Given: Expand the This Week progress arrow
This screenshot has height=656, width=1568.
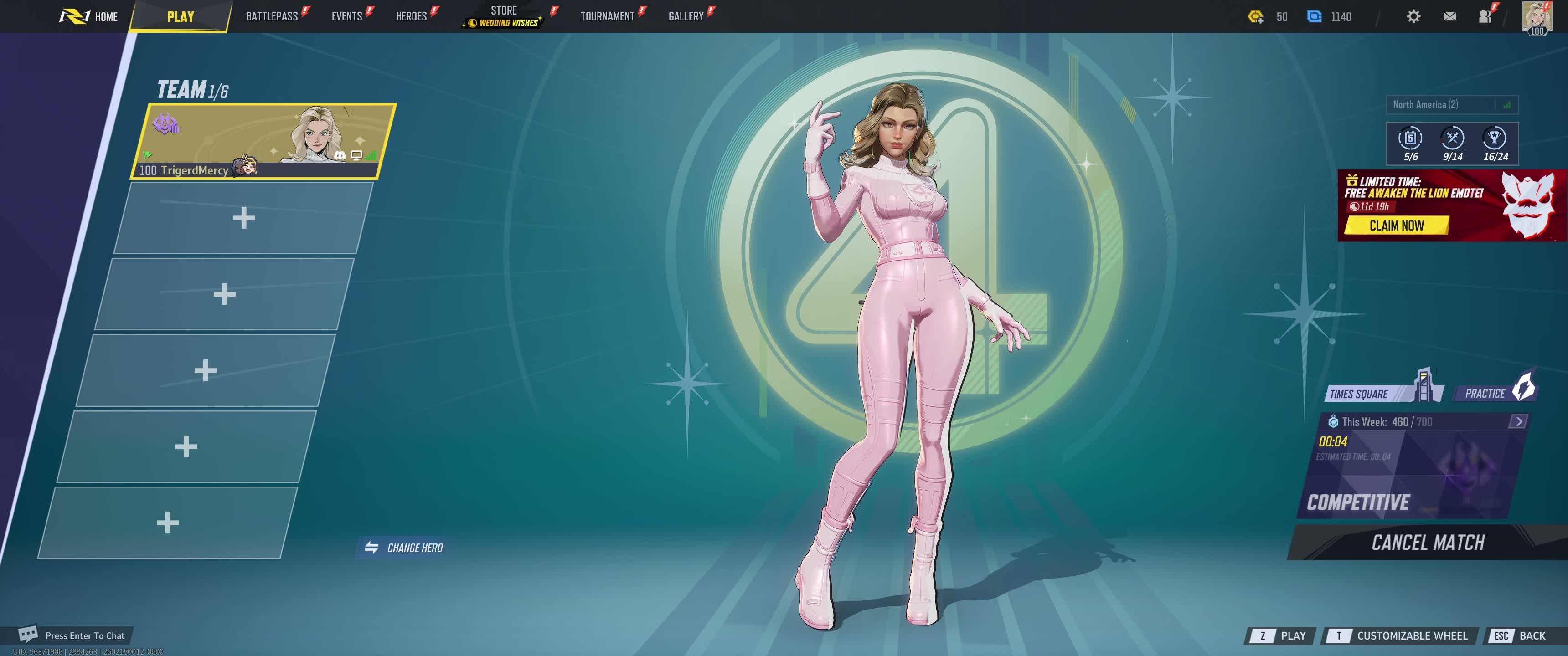Looking at the screenshot, I should tap(1518, 421).
